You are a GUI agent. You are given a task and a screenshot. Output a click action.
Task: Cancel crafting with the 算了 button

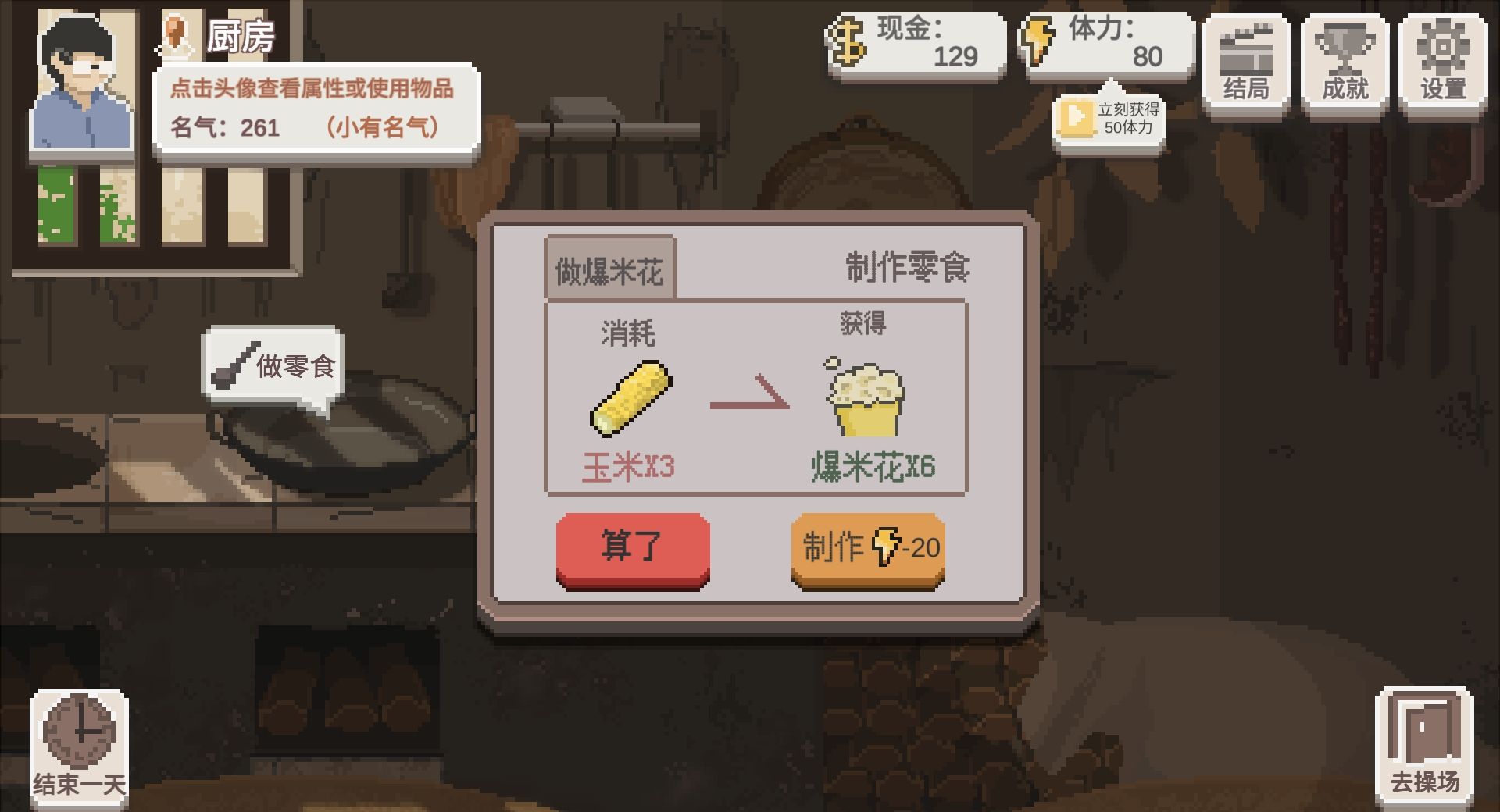coord(633,549)
